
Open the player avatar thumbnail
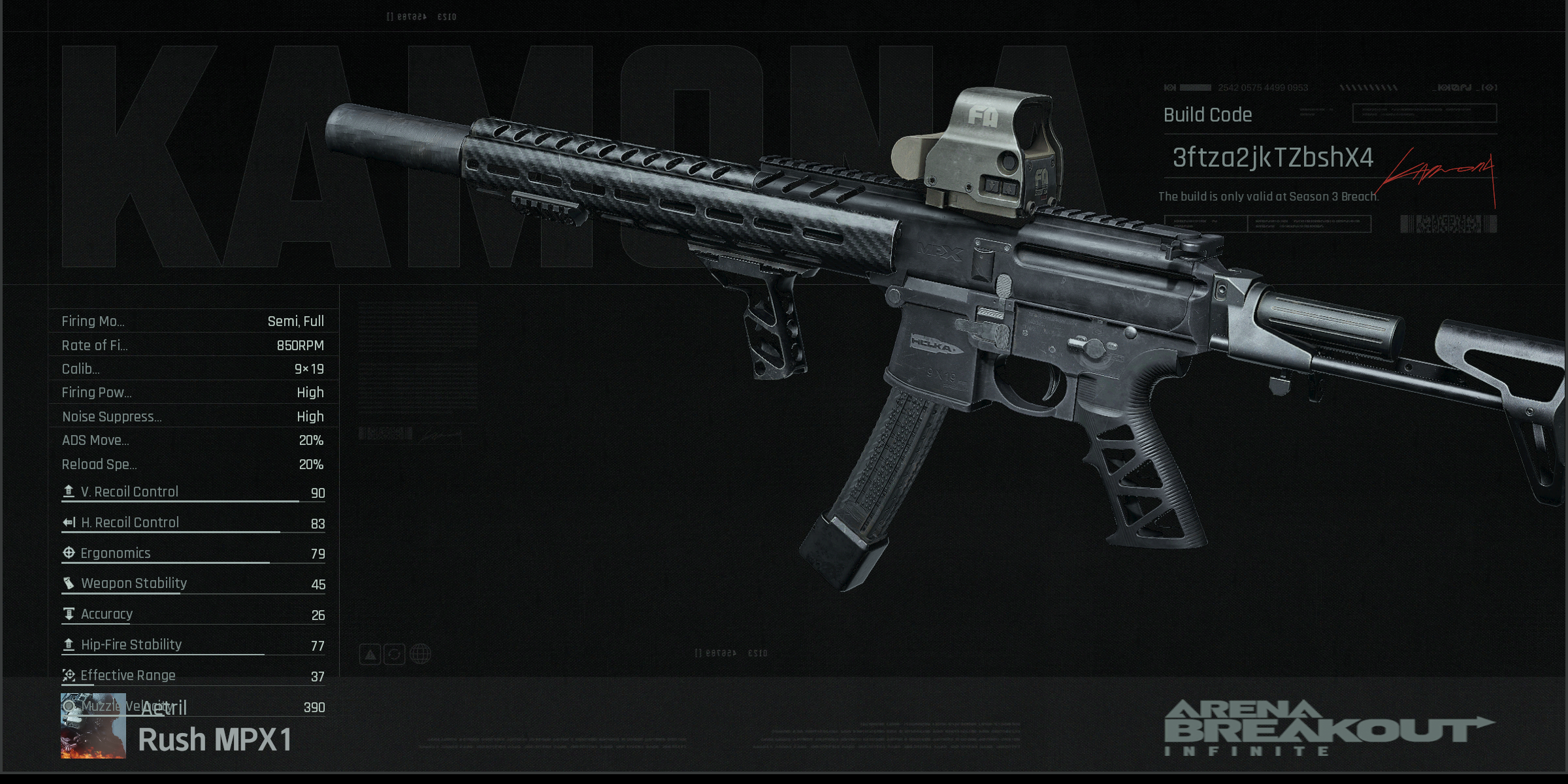(93, 726)
